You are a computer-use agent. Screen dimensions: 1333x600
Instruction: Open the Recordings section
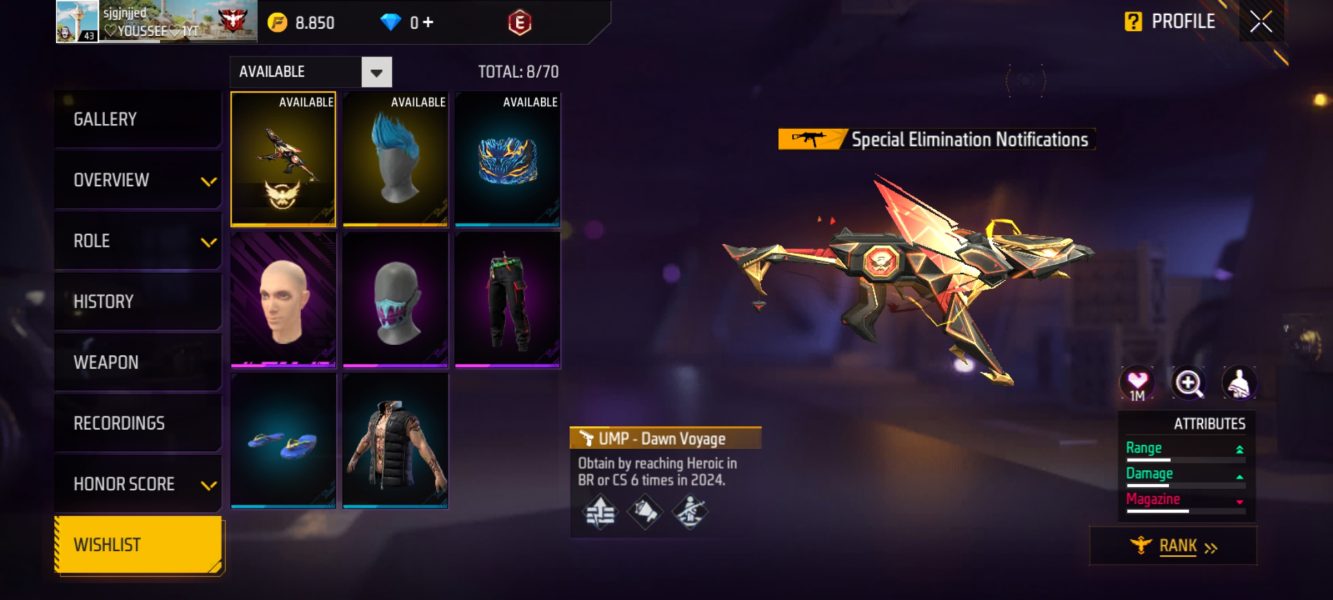tap(137, 423)
